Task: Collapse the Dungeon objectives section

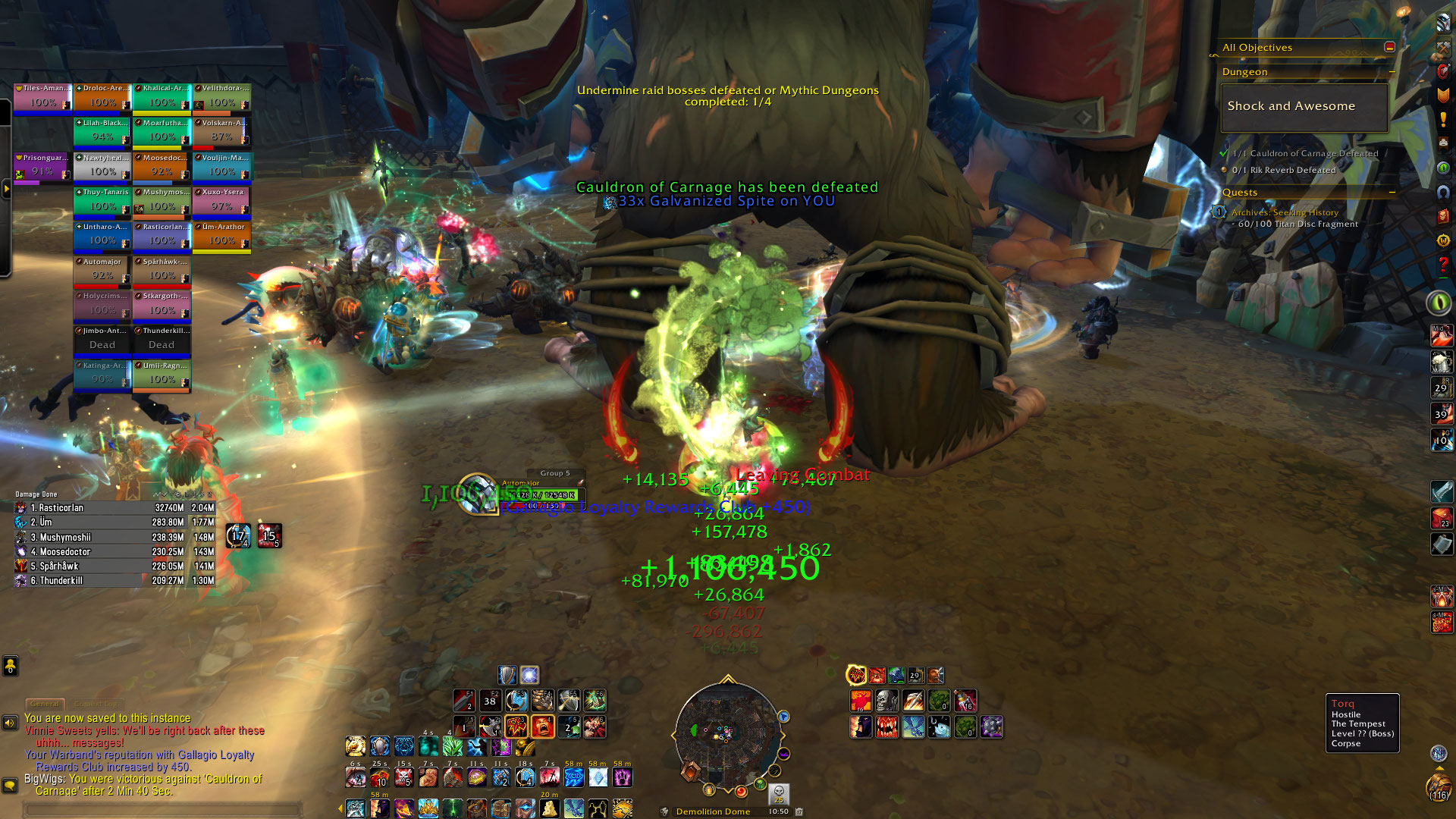Action: click(x=1392, y=72)
